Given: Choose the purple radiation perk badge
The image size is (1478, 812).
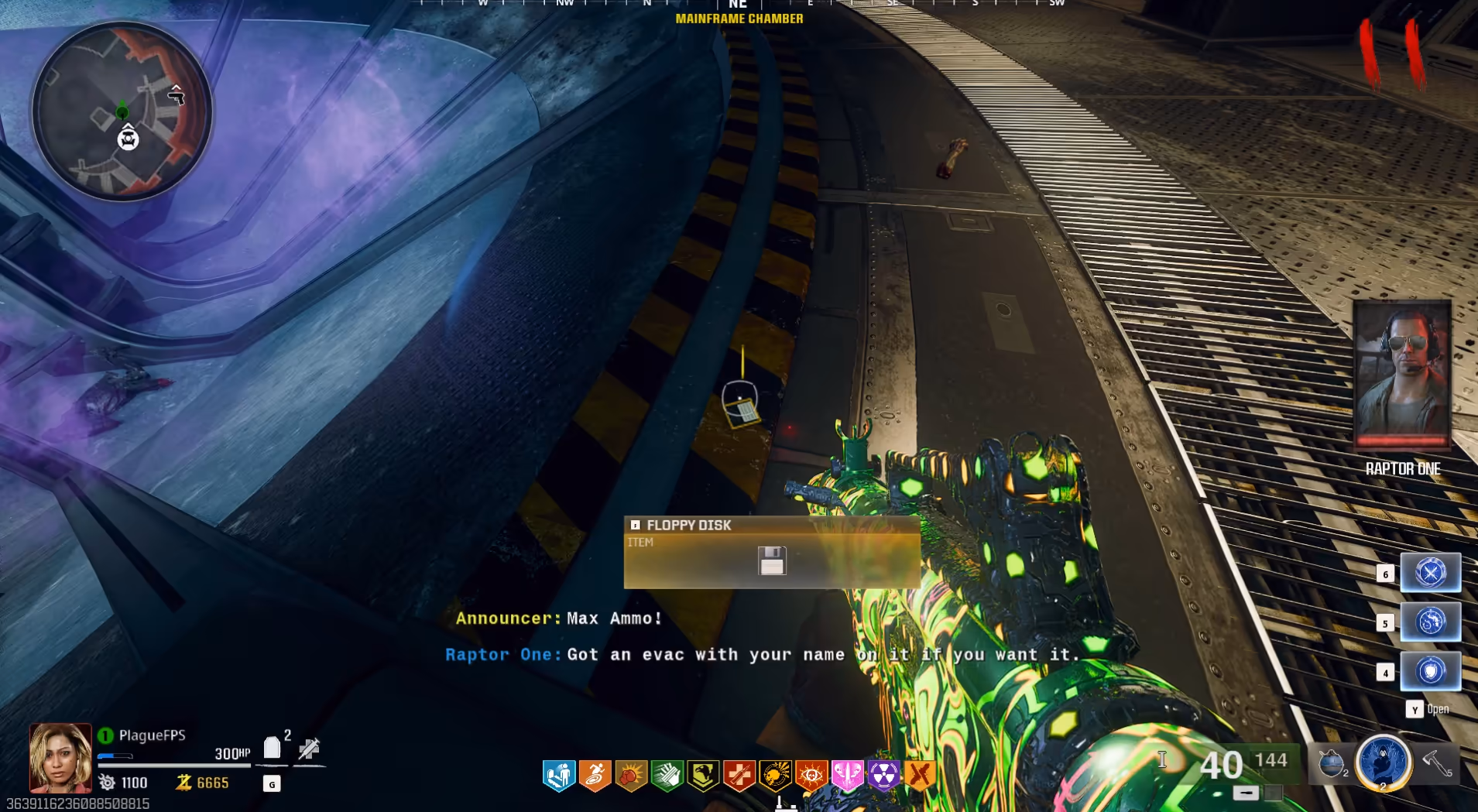Looking at the screenshot, I should 883,775.
